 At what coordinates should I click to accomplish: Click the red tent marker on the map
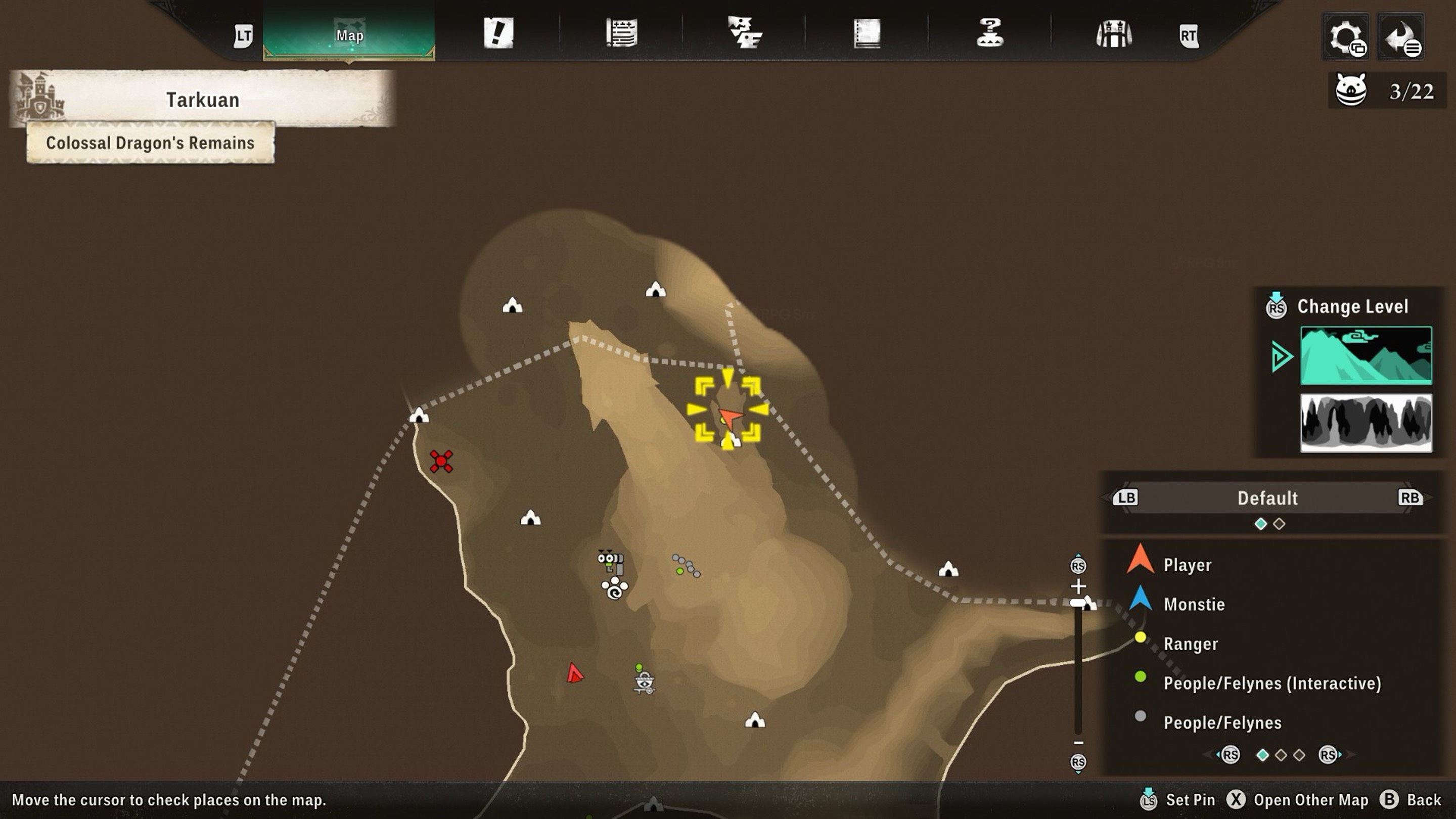(574, 673)
